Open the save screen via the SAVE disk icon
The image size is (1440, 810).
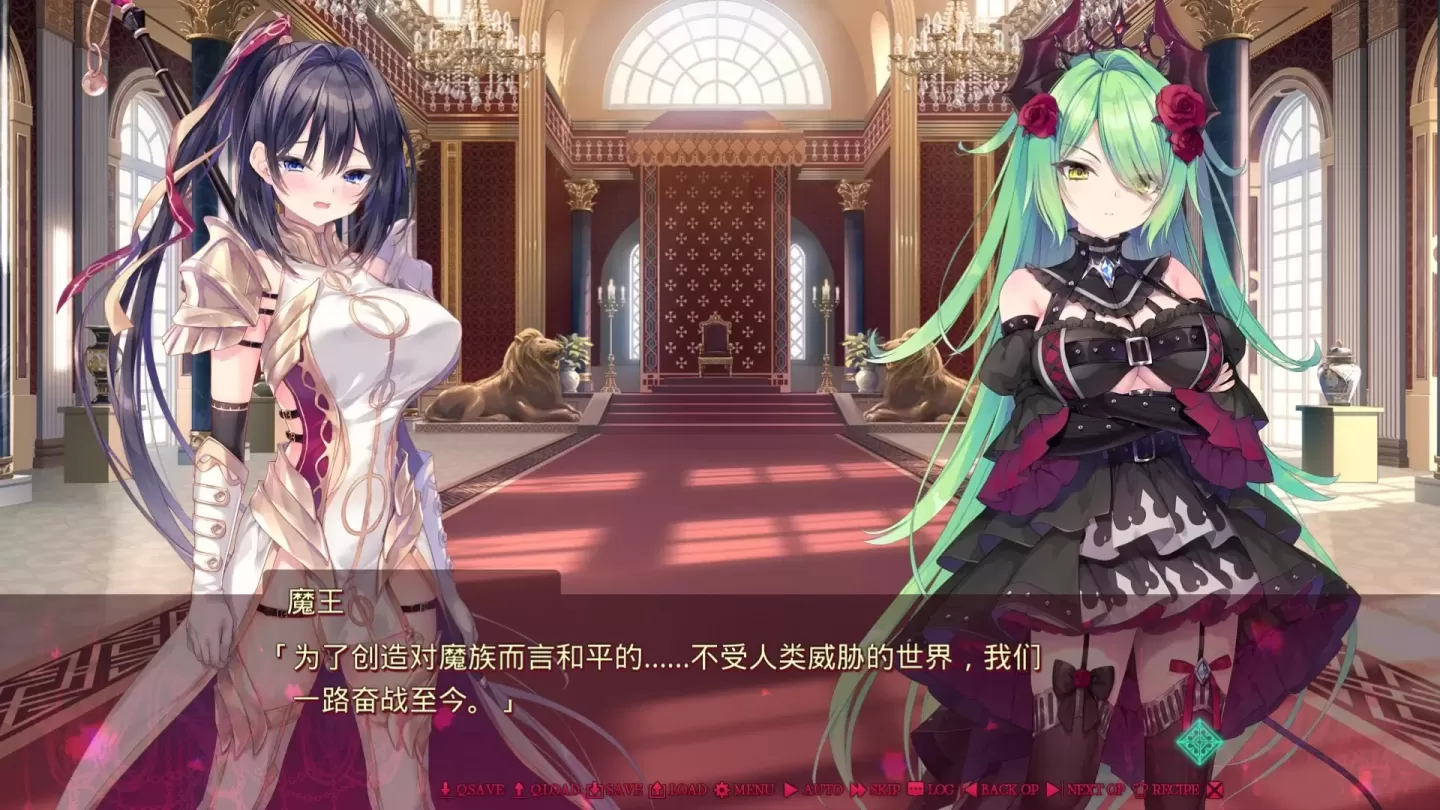pos(594,790)
